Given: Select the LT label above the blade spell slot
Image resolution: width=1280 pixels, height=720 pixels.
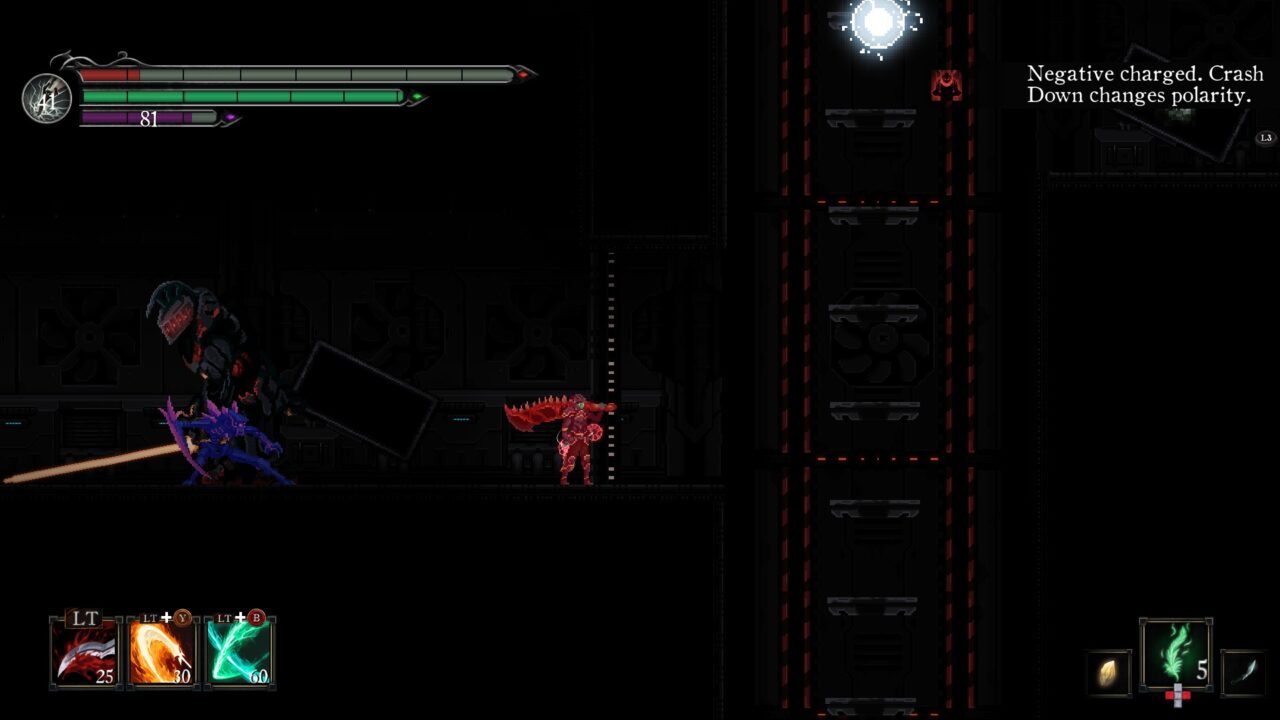Looking at the screenshot, I should point(84,619).
